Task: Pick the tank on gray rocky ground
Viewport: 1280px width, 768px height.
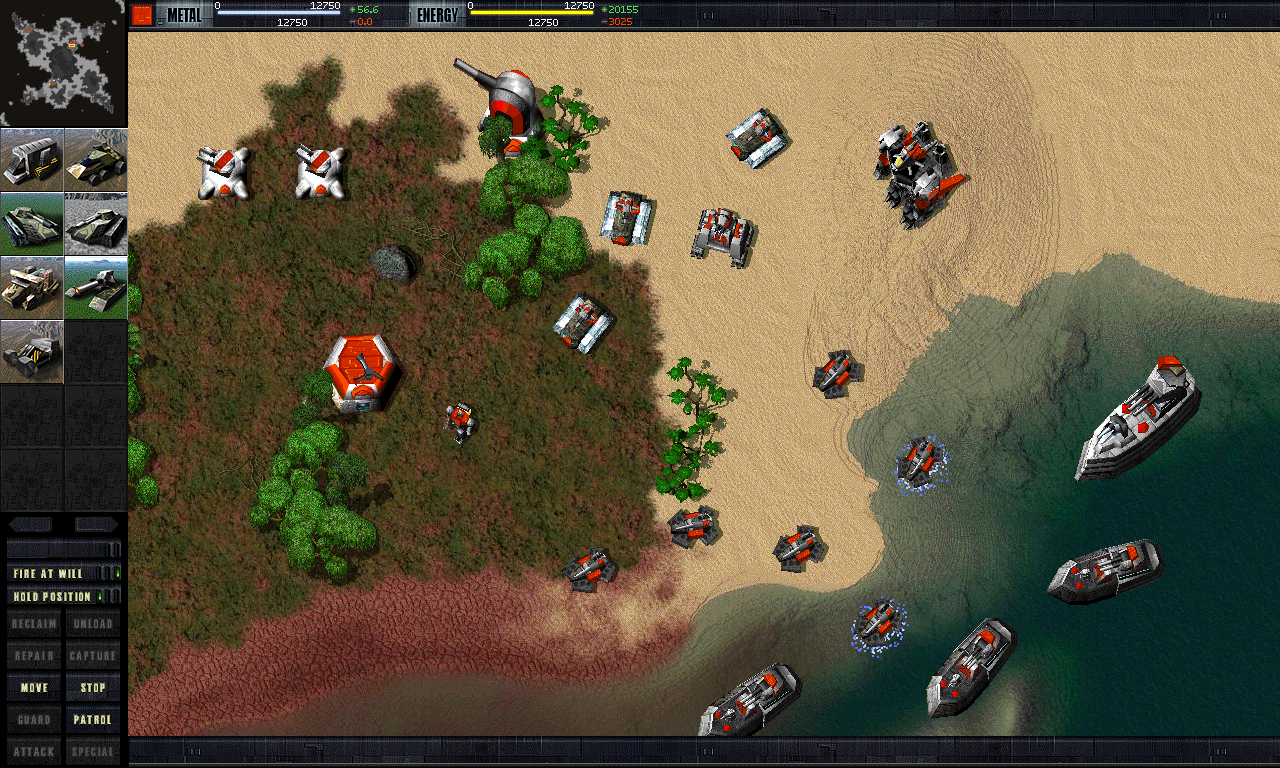Action: [96, 224]
